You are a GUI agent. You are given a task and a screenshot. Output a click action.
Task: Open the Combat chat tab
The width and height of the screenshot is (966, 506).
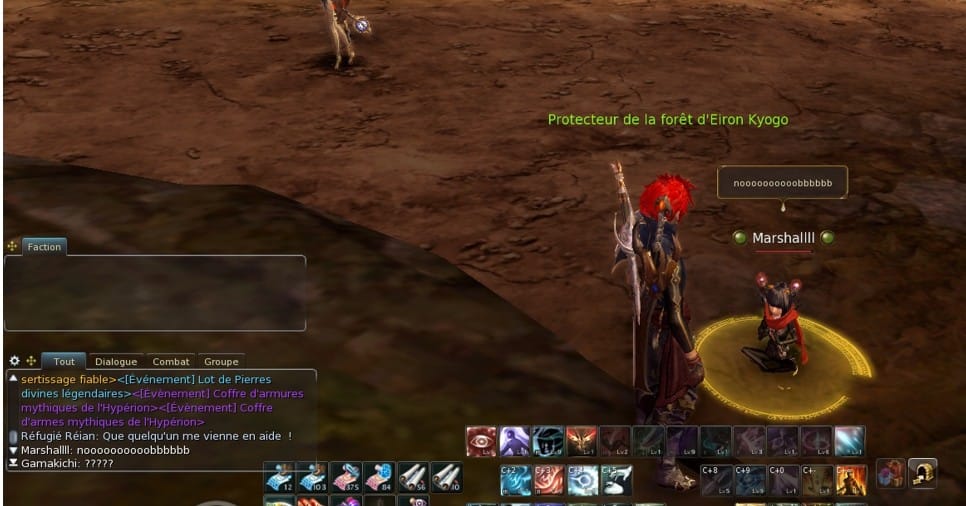click(x=171, y=362)
